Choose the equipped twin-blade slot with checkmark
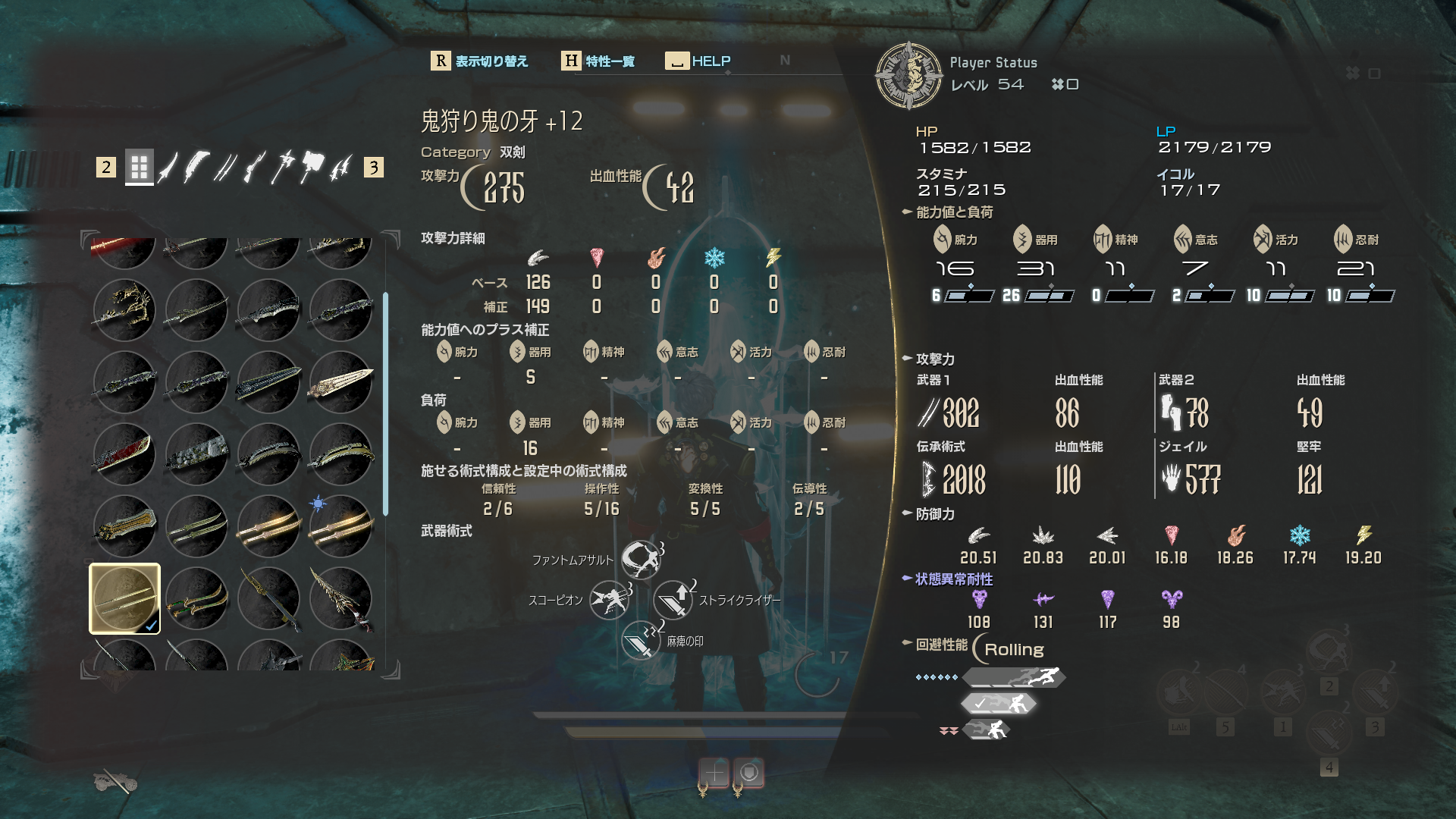Viewport: 1456px width, 819px height. pyautogui.click(x=125, y=599)
